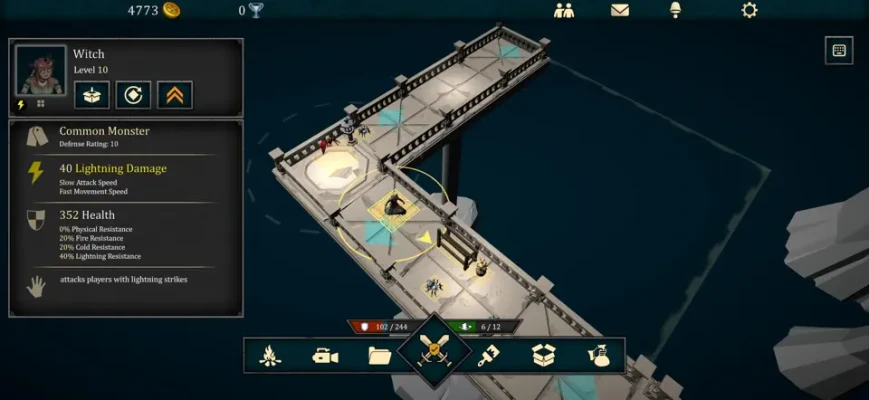Open the friends list icon
The image size is (869, 400).
(x=564, y=10)
